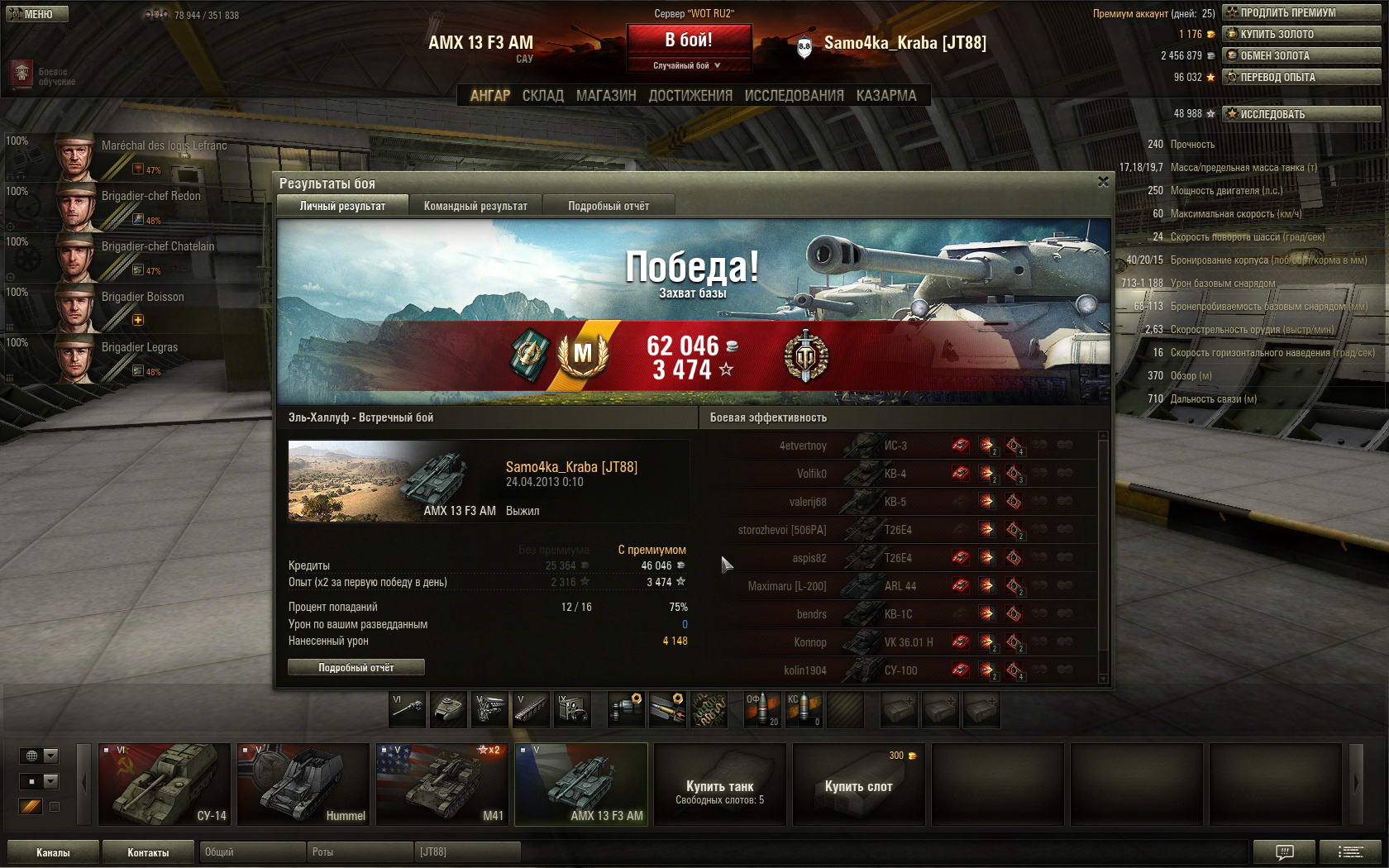Select the Hummel tank thumbnail
The image size is (1389, 868).
pos(303,784)
